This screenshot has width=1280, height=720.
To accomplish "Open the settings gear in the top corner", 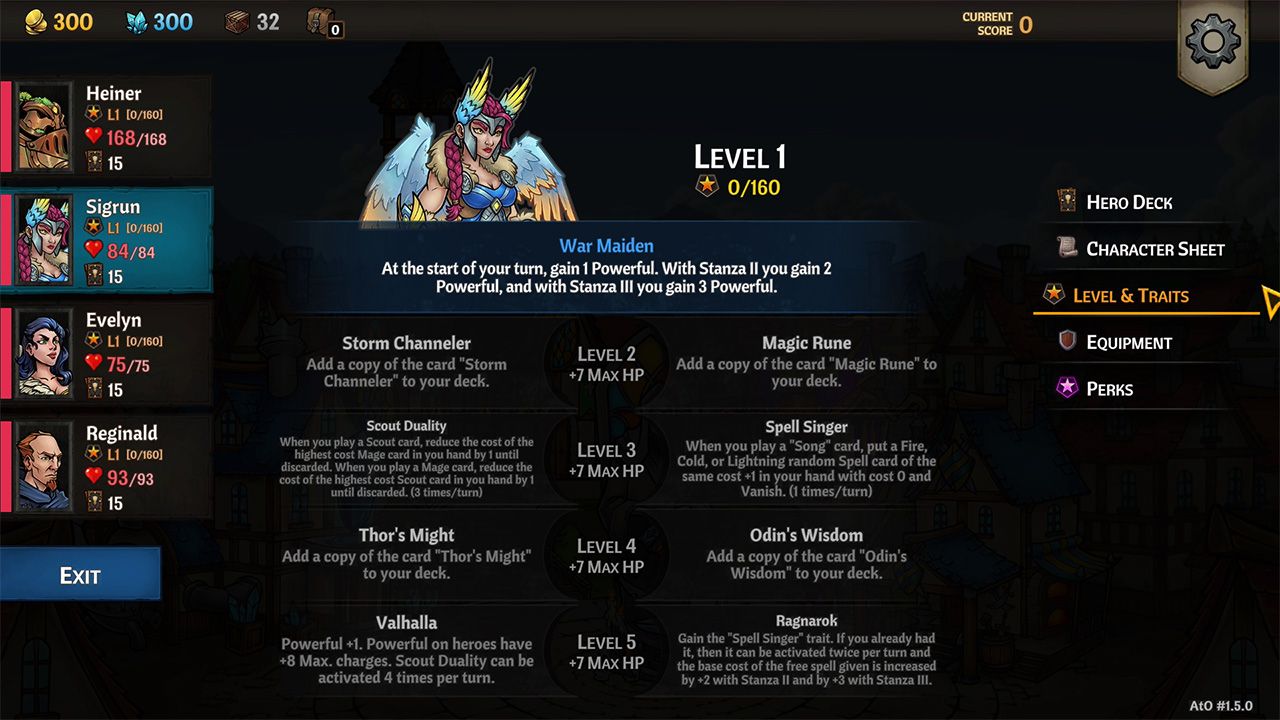I will 1213,42.
